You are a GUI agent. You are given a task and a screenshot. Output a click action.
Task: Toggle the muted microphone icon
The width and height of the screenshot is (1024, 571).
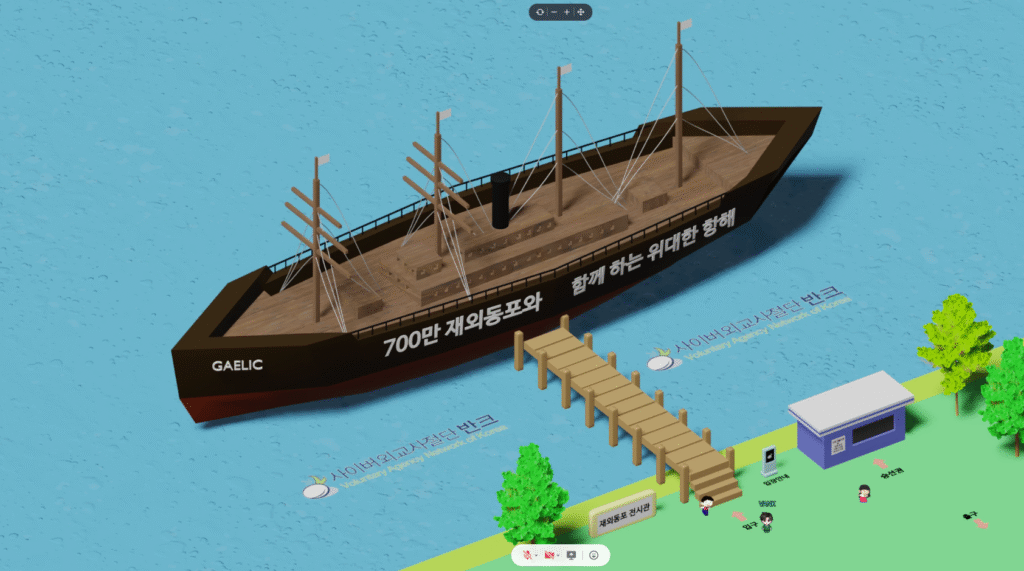click(x=526, y=554)
